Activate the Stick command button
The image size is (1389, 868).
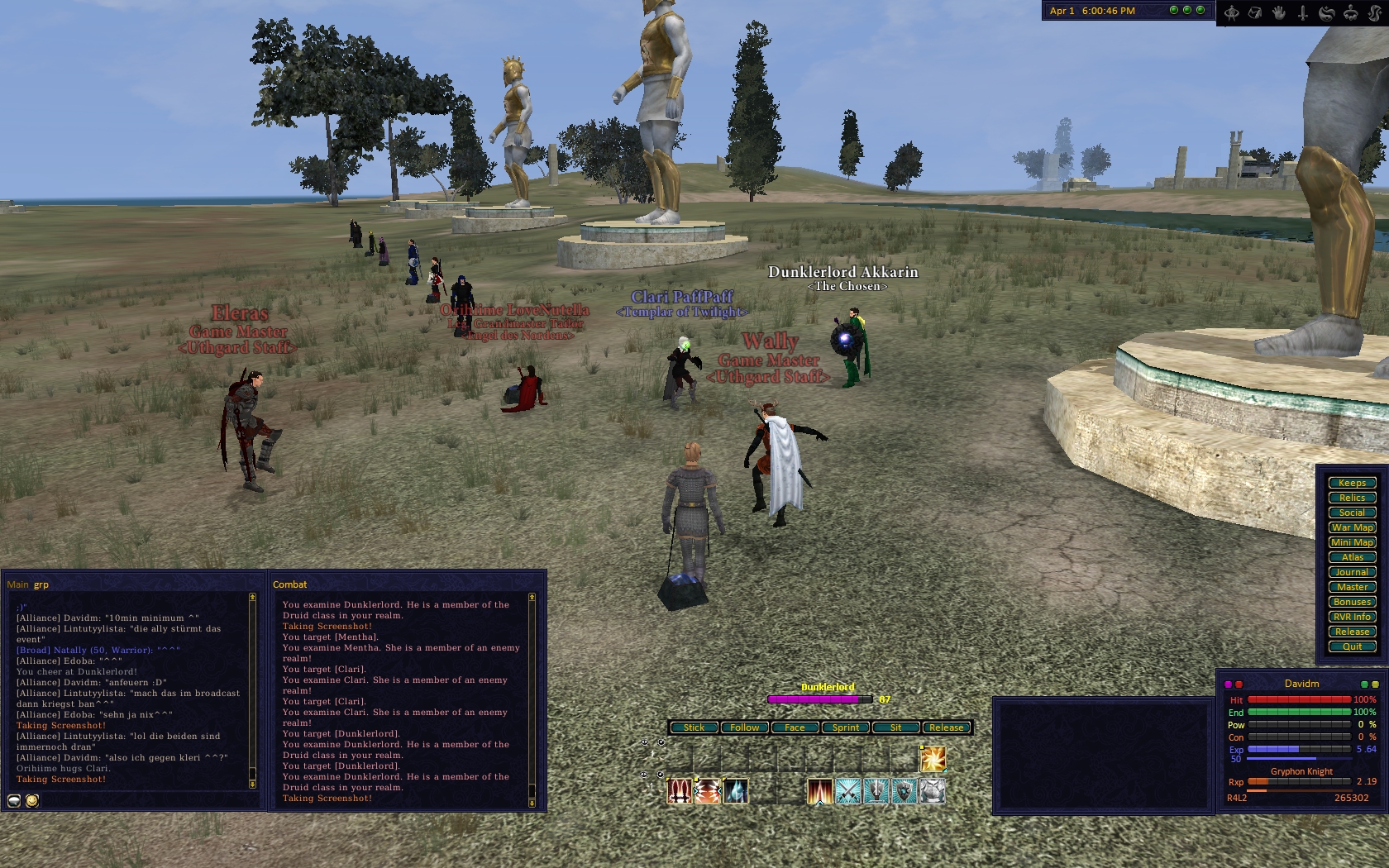click(694, 727)
